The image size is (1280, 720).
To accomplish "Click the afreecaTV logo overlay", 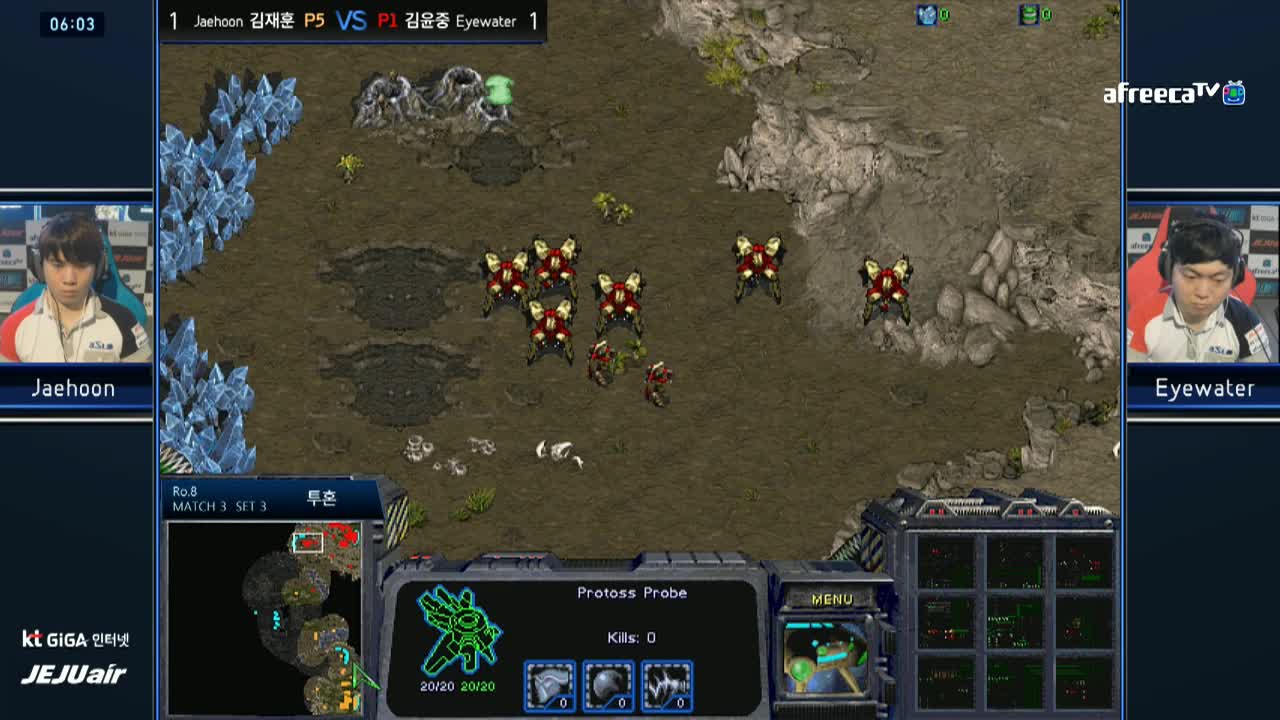I will point(1174,94).
